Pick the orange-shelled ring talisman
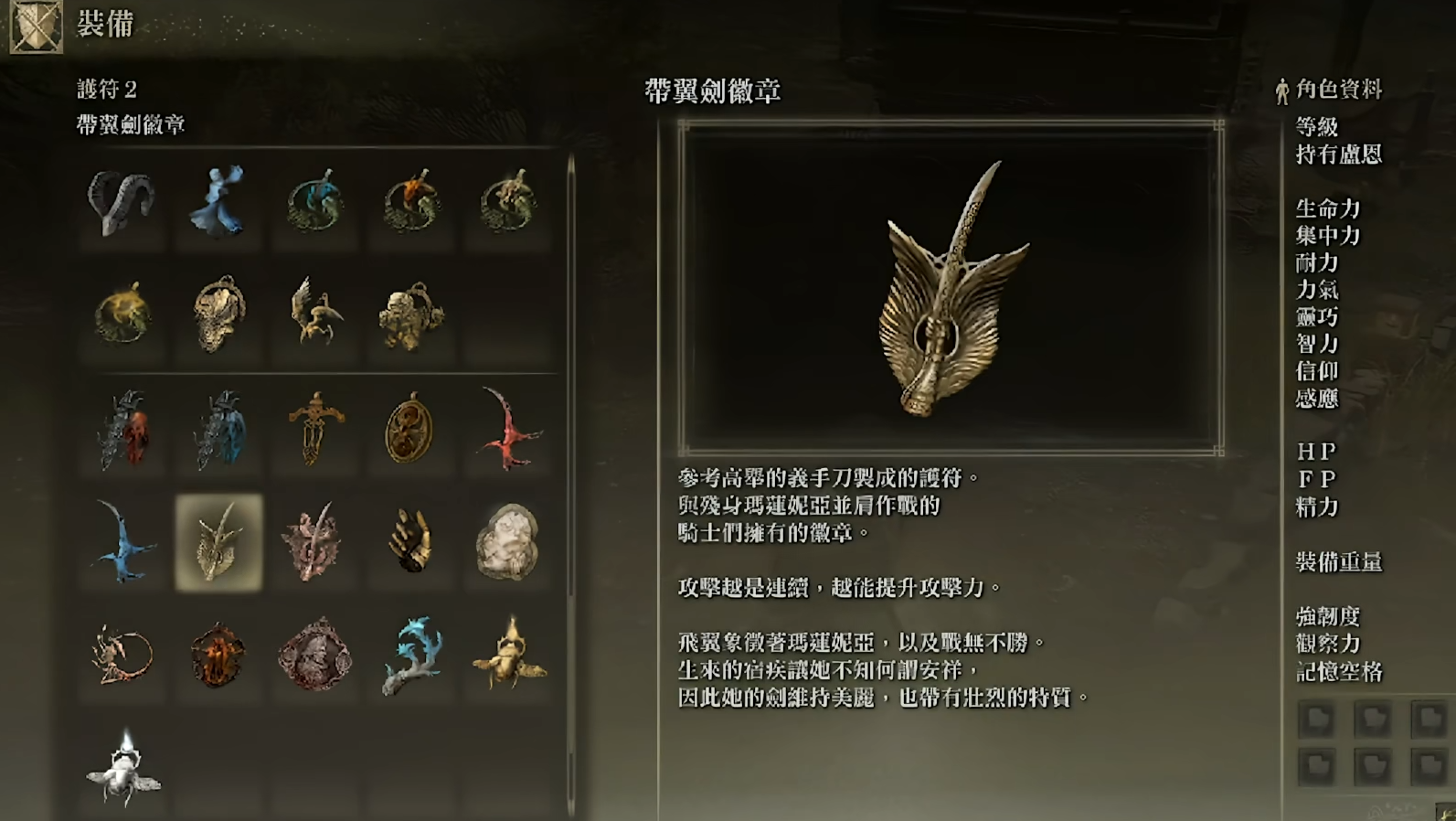The height and width of the screenshot is (821, 1456). (x=412, y=203)
